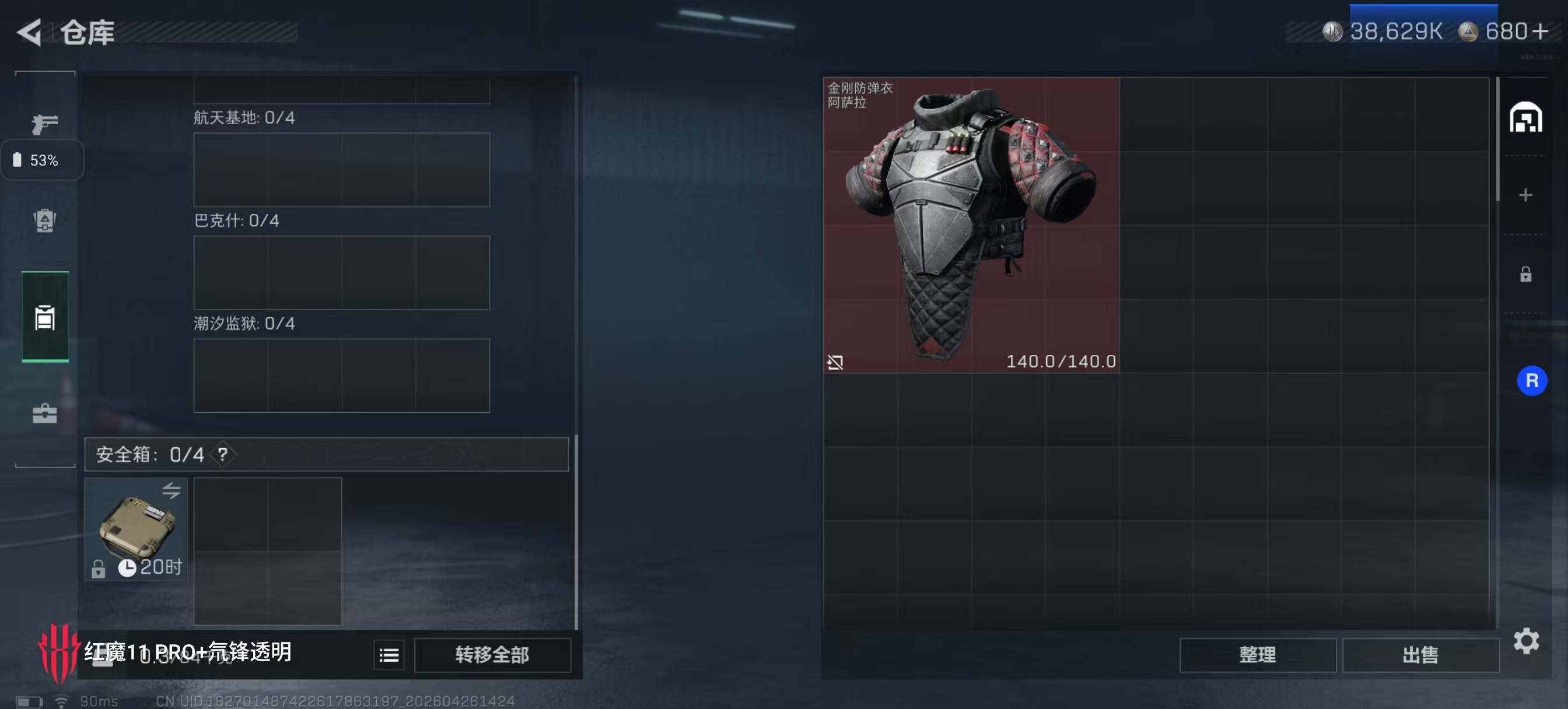The image size is (1568, 709).
Task: Select the stash house icon tab
Action: [1525, 117]
